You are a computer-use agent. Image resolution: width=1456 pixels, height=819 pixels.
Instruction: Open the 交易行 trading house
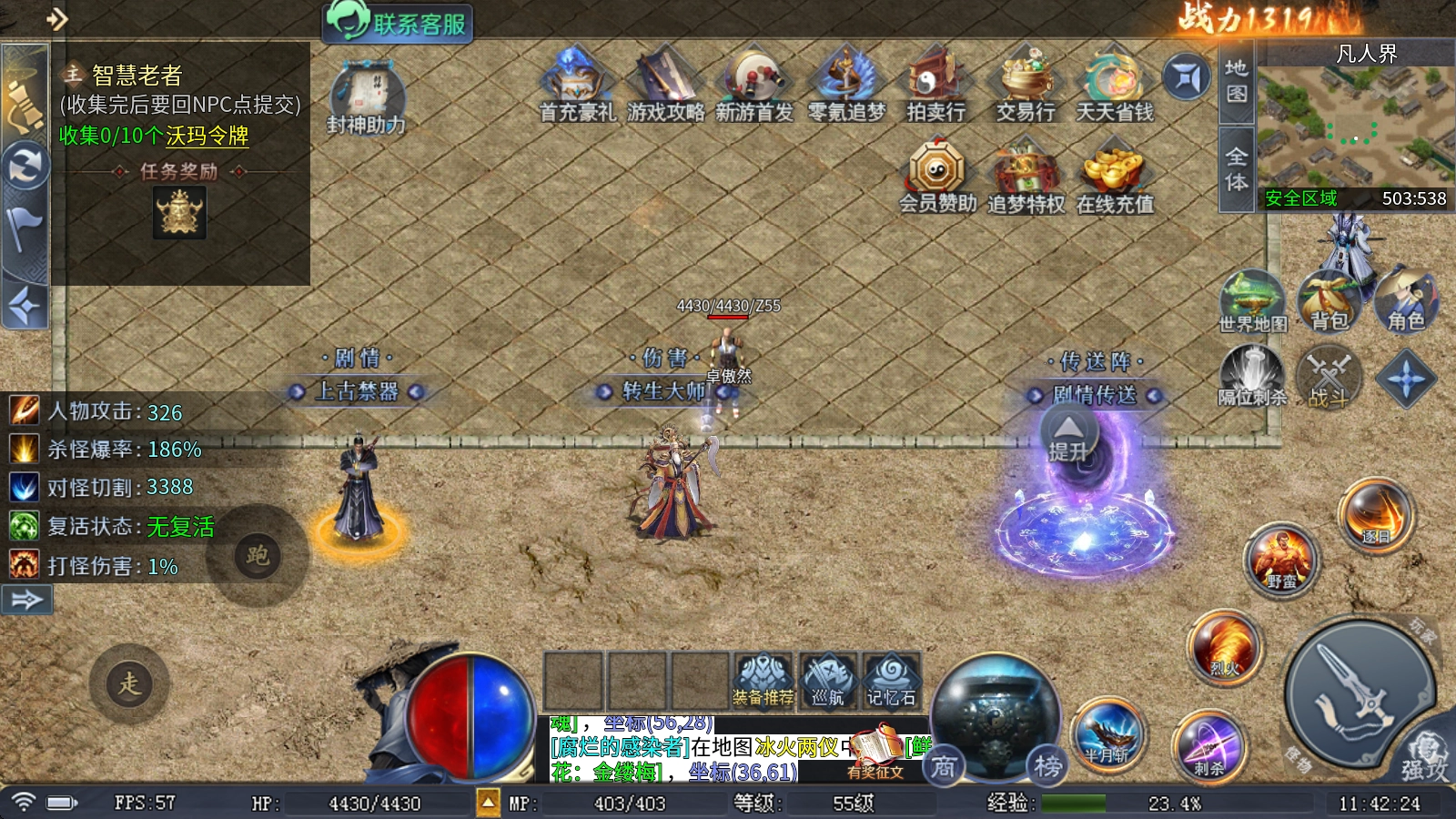tap(1025, 86)
